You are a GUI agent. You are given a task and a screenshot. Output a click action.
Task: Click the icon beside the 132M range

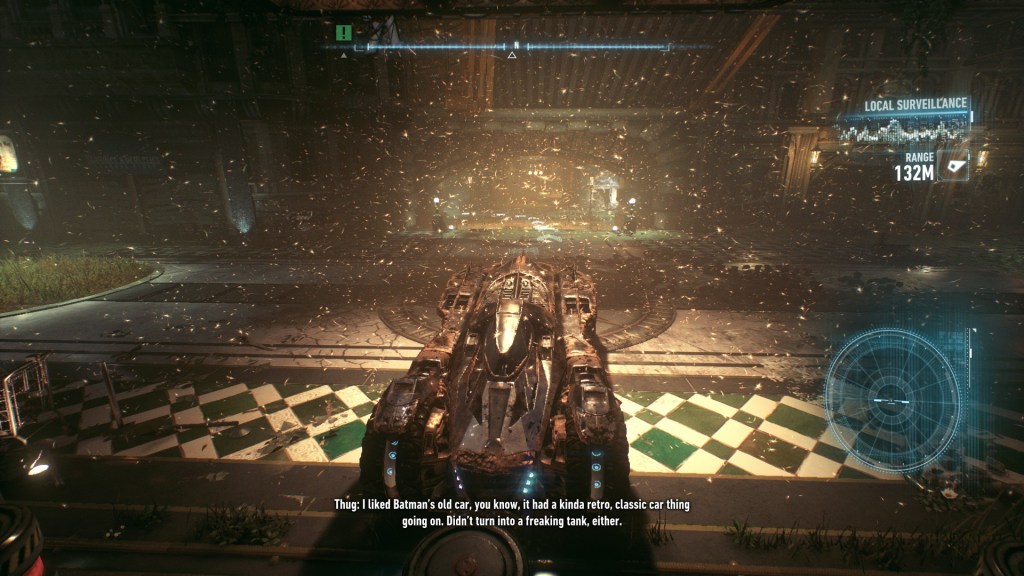pos(955,165)
